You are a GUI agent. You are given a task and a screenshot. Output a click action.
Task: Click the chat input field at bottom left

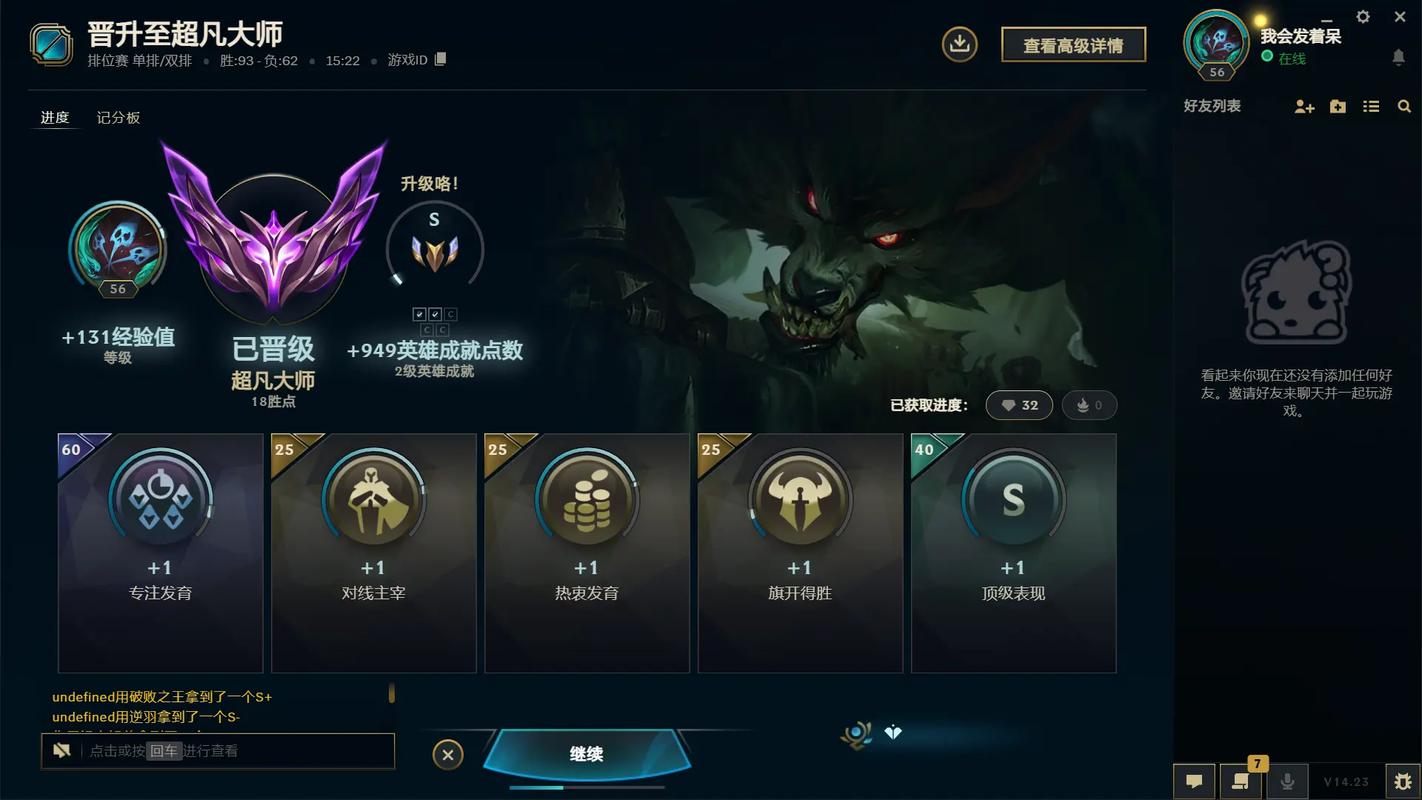pos(218,751)
